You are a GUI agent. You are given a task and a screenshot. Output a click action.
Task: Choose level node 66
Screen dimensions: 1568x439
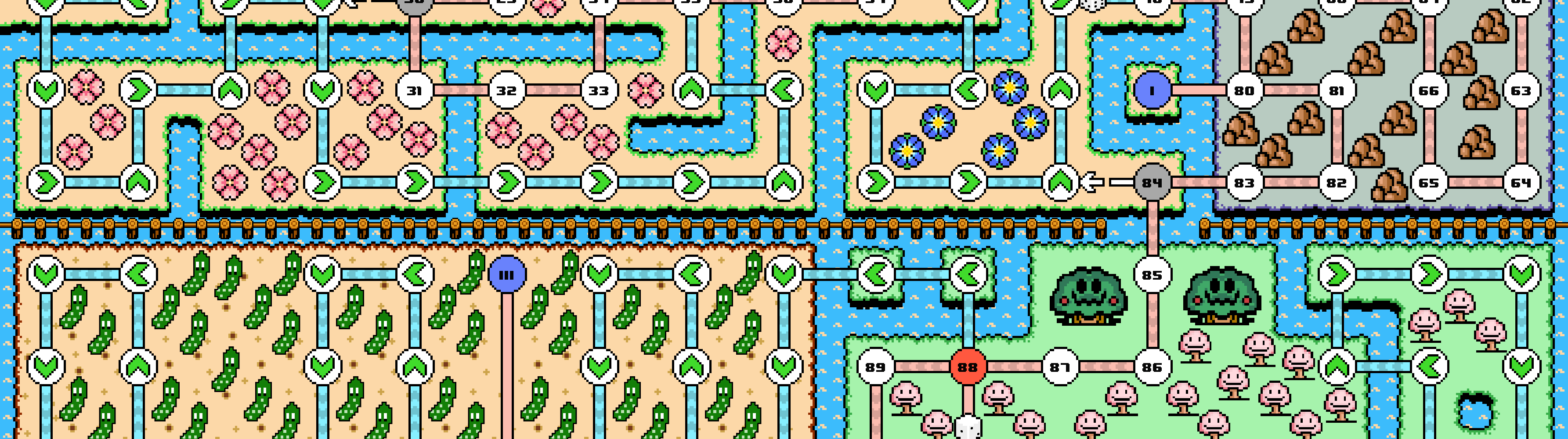click(x=1429, y=90)
